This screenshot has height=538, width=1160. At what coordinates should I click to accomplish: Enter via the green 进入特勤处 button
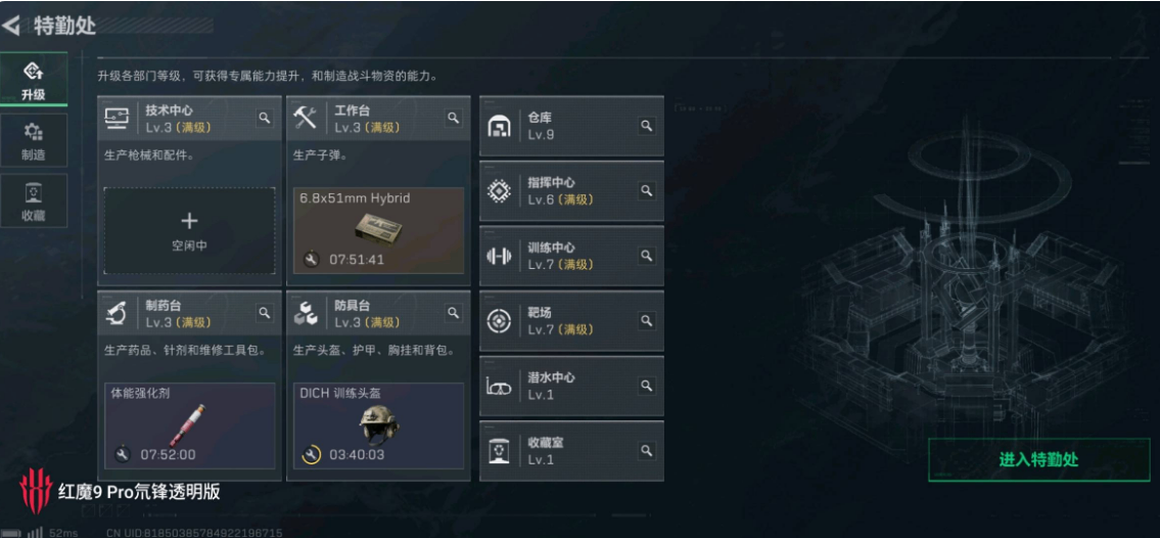[x=1038, y=460]
